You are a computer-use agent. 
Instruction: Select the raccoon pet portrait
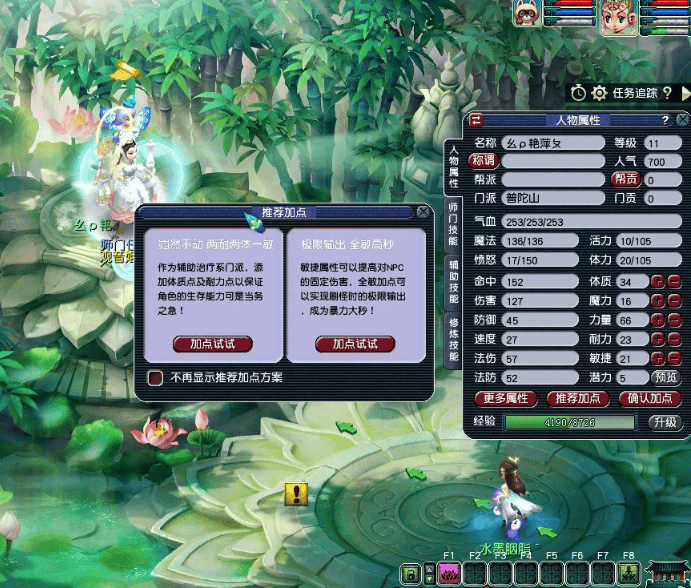click(527, 13)
